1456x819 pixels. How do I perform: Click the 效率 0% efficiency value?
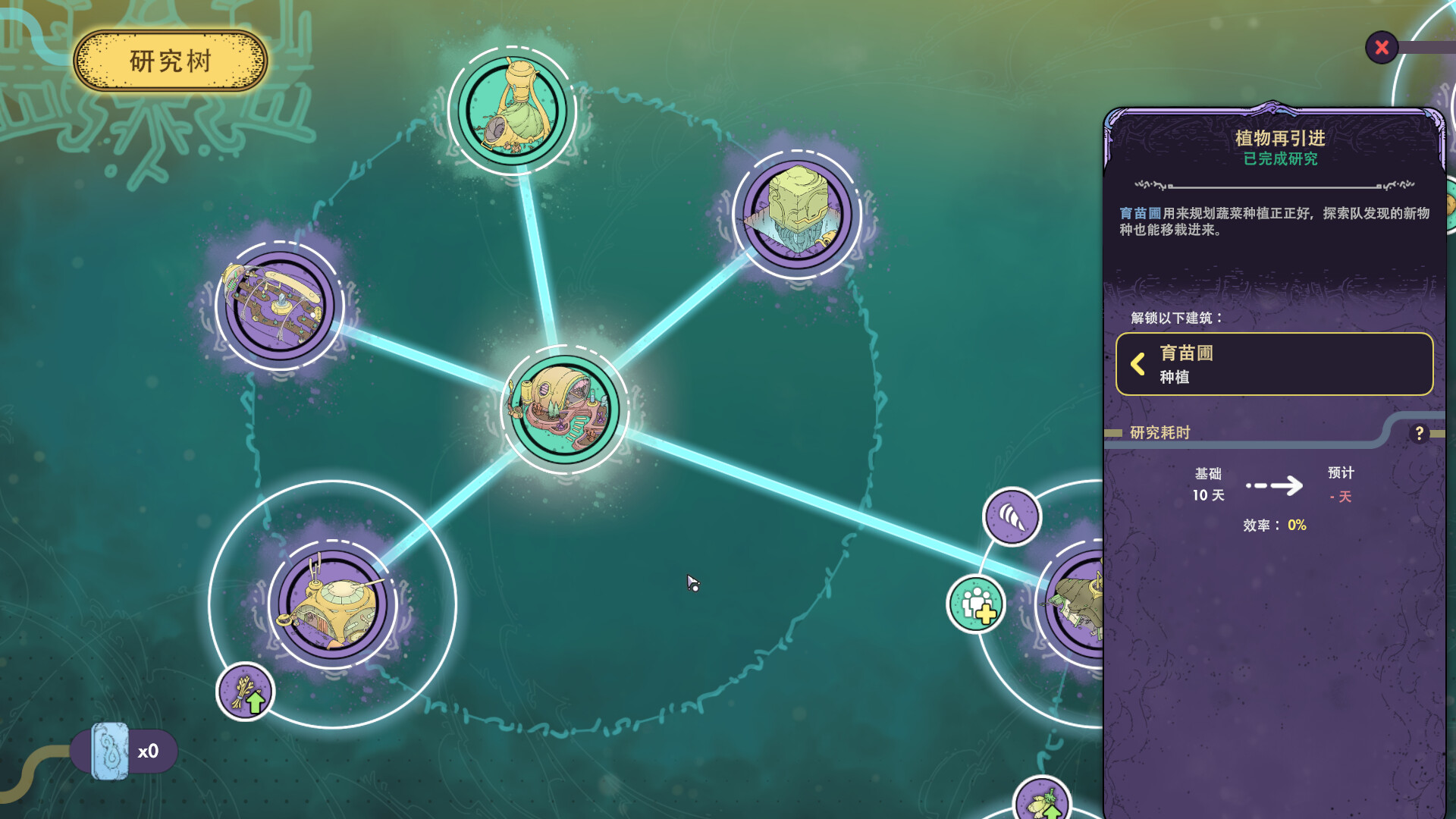click(1296, 524)
